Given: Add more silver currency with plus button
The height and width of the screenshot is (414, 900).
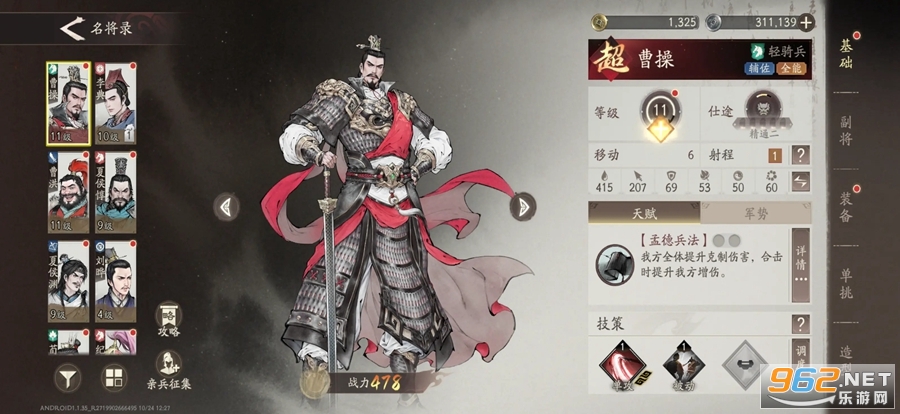Looking at the screenshot, I should point(806,22).
